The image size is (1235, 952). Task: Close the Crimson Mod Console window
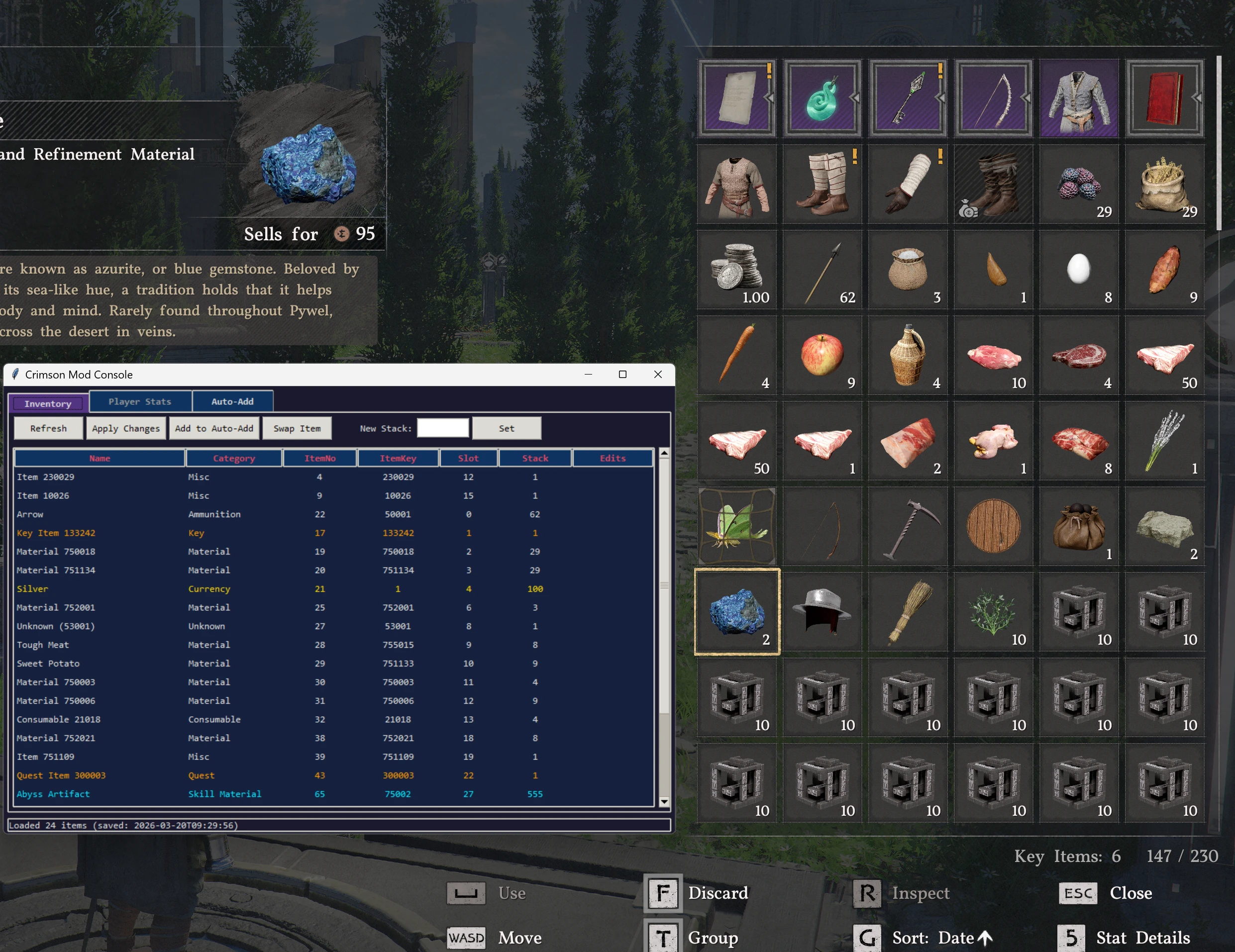click(658, 374)
